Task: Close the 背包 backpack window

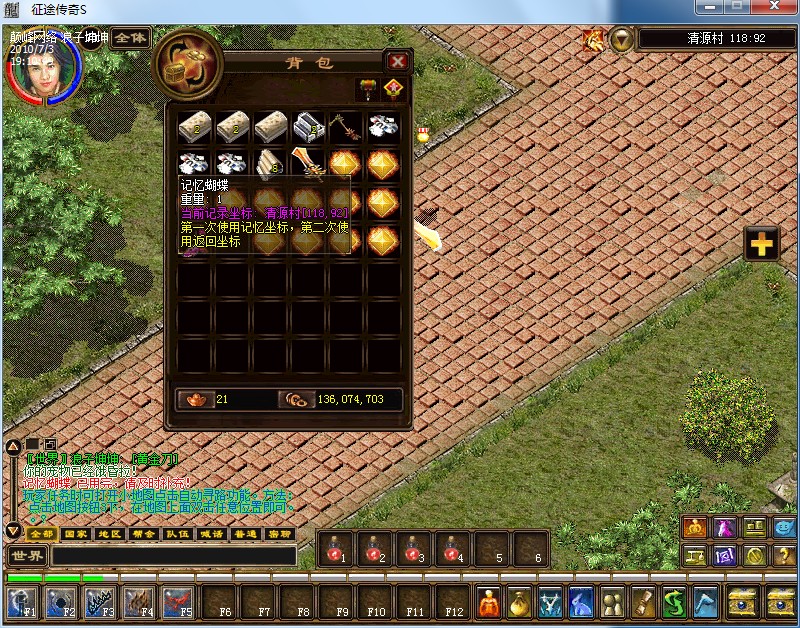Action: (398, 61)
